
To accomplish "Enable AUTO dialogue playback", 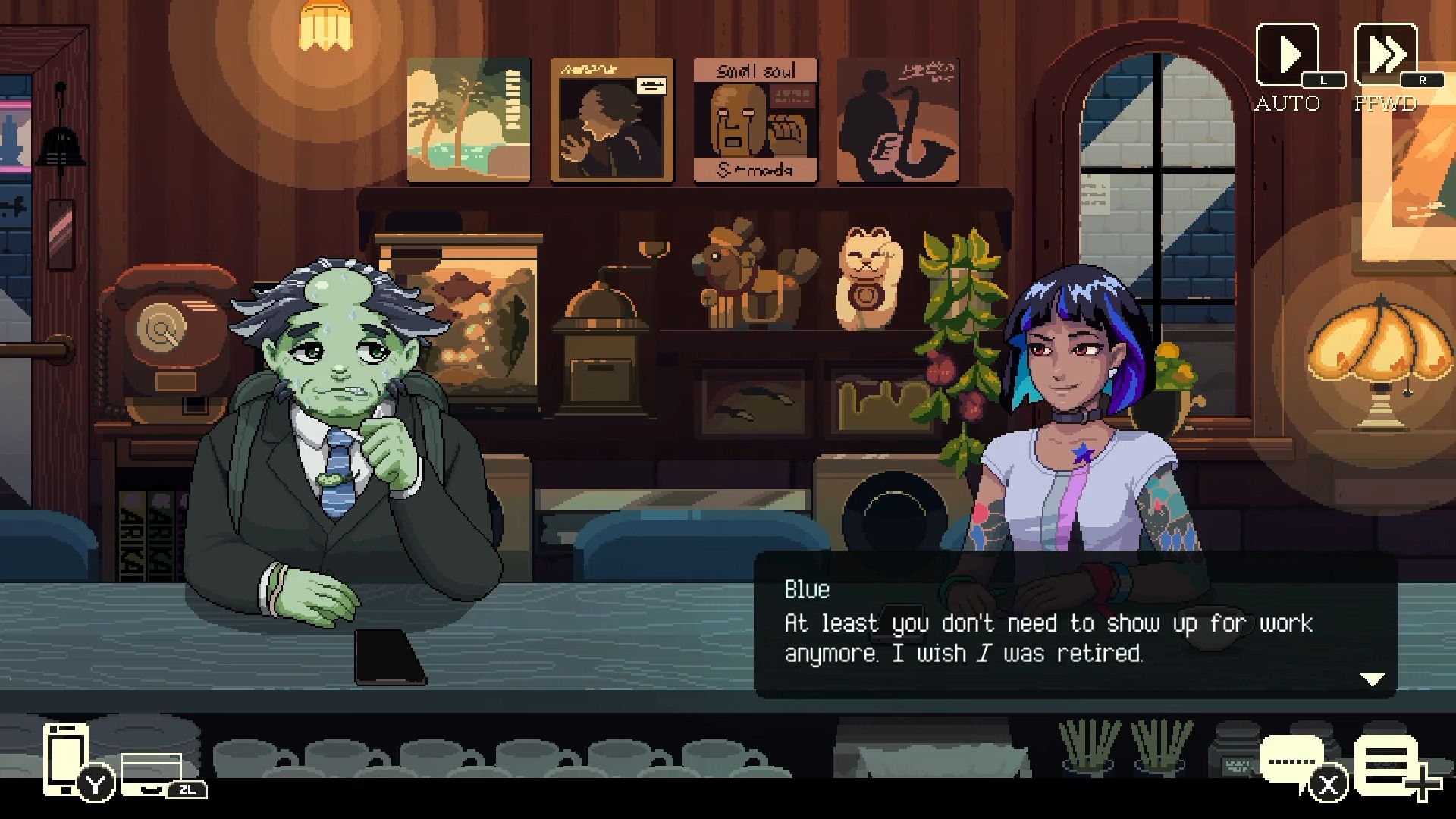I will (1288, 55).
